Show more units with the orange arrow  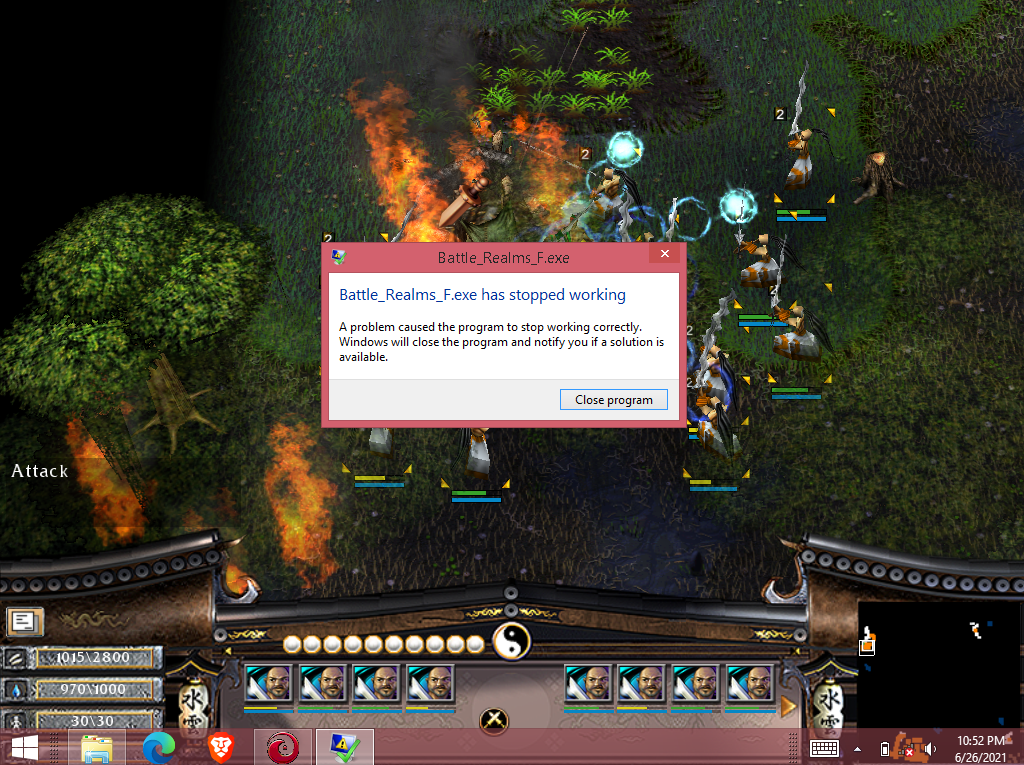(x=789, y=707)
